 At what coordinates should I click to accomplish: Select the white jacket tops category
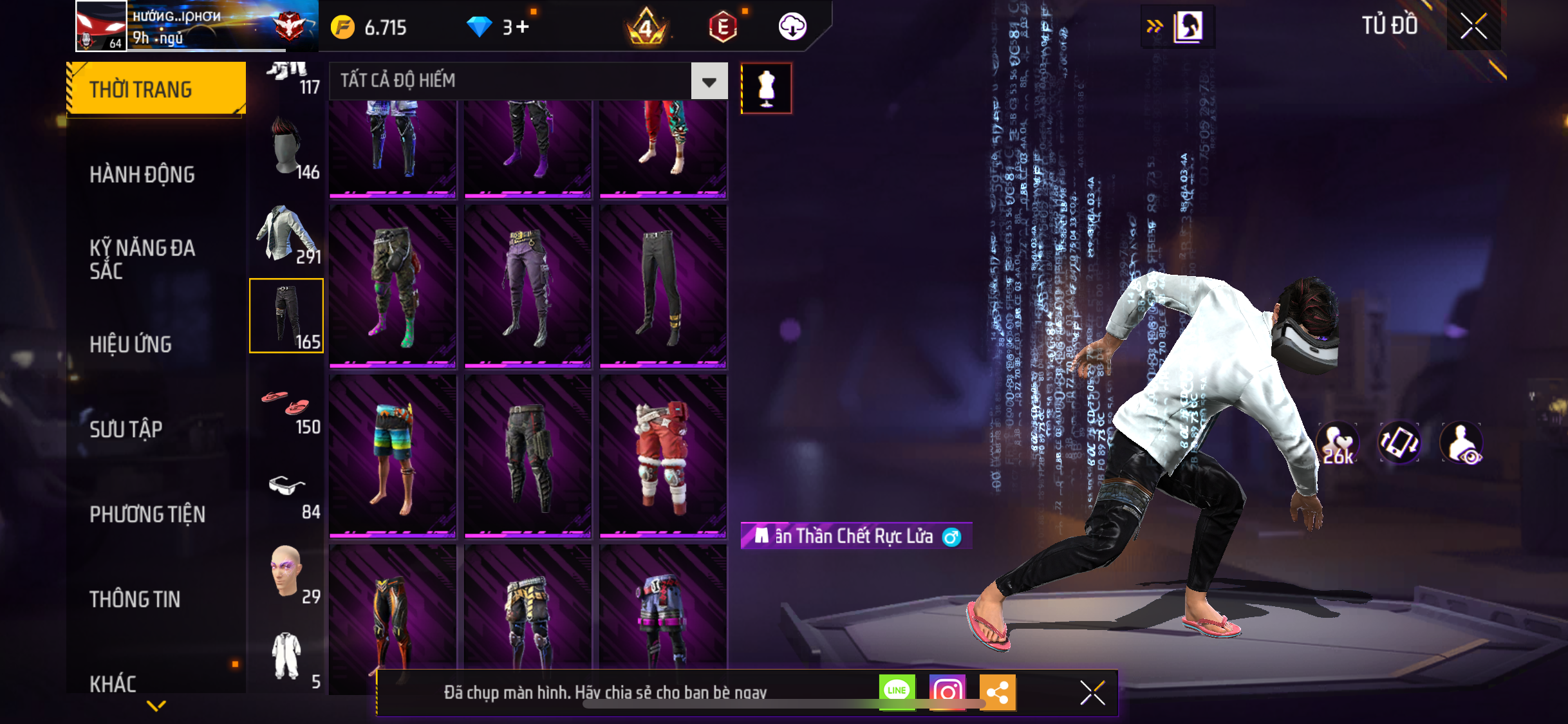click(x=286, y=233)
